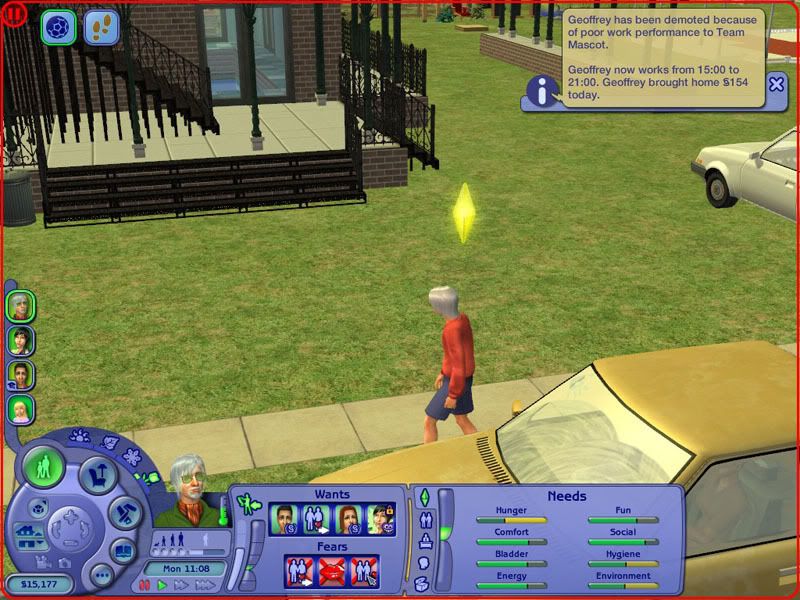Image resolution: width=800 pixels, height=600 pixels.
Task: Open Build mode with the saw and hammer button
Action: pos(122,512)
